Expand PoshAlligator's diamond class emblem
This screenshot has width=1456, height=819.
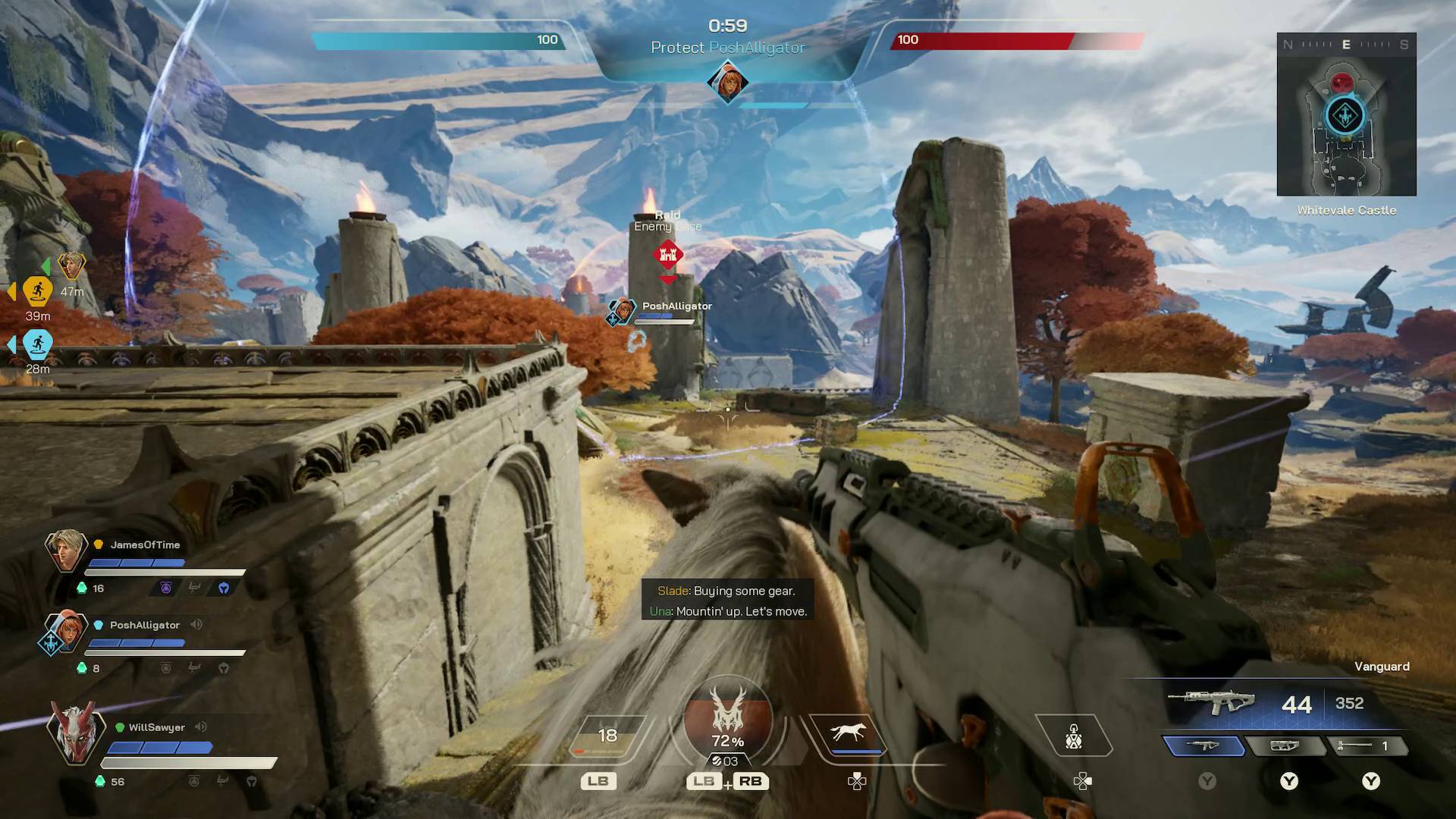tap(49, 641)
